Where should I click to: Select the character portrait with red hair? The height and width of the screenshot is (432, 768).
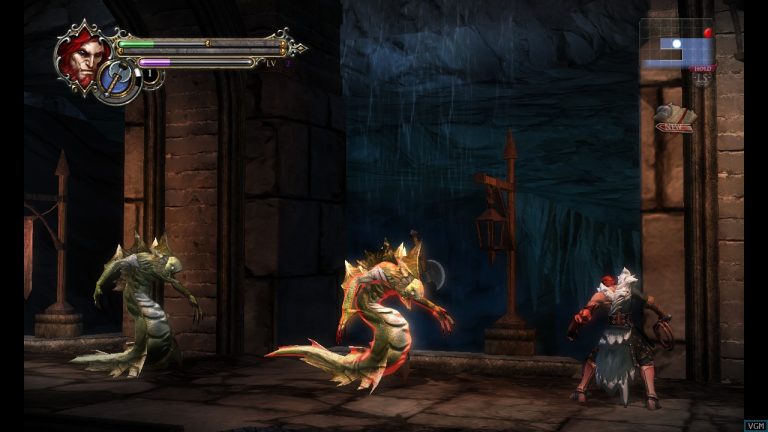pyautogui.click(x=80, y=53)
